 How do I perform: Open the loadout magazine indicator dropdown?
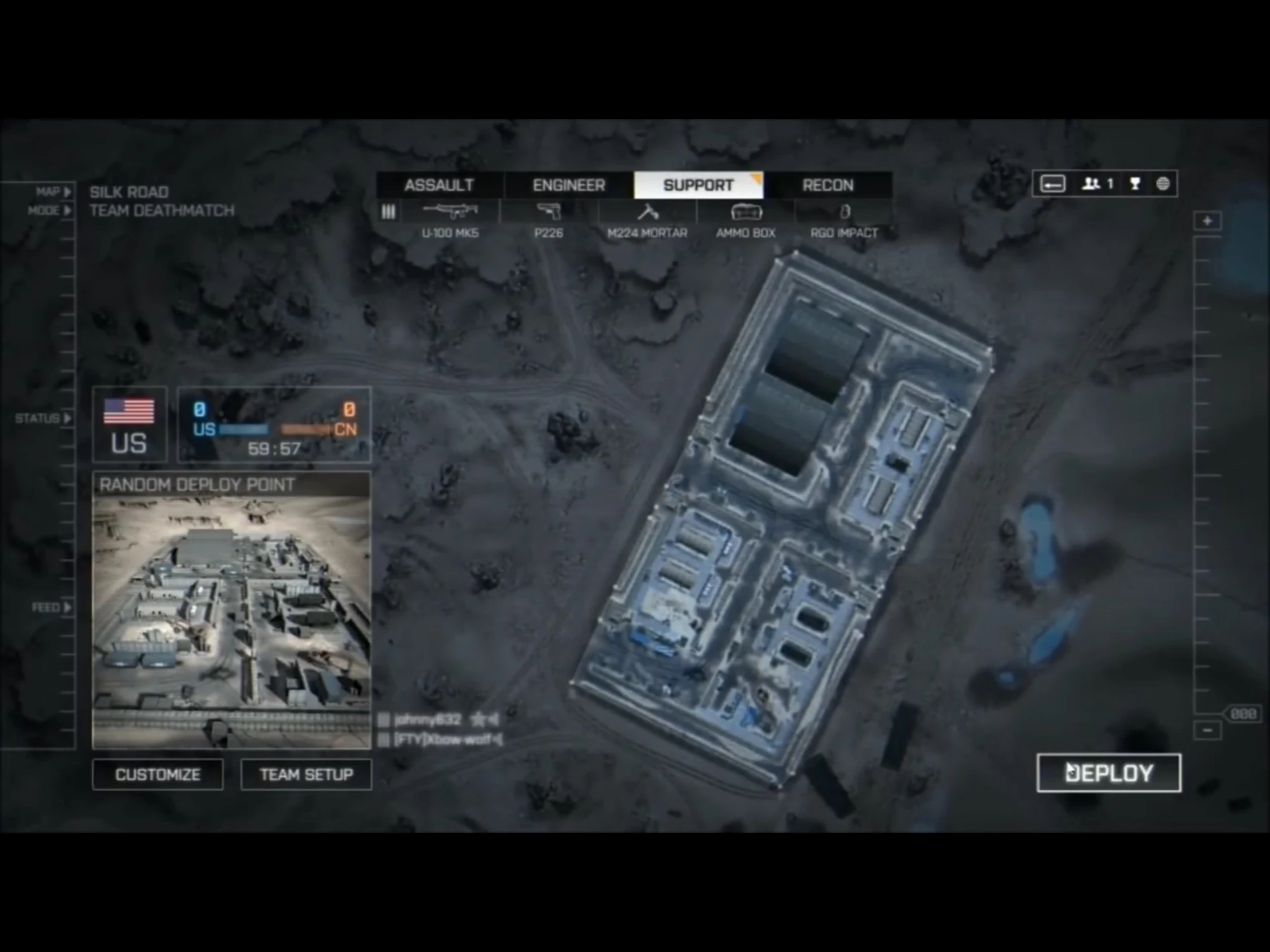389,212
